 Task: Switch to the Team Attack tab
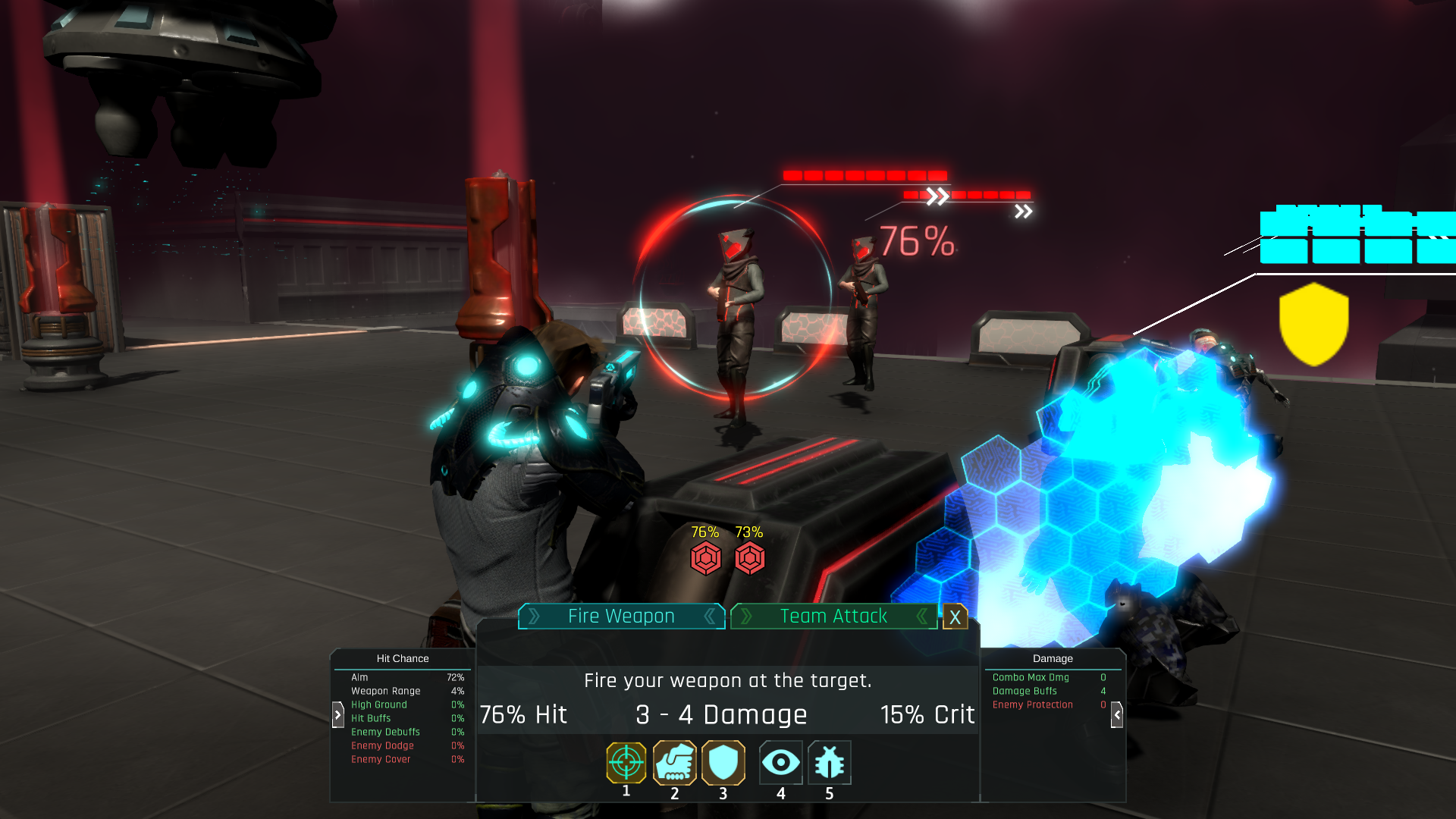(833, 617)
